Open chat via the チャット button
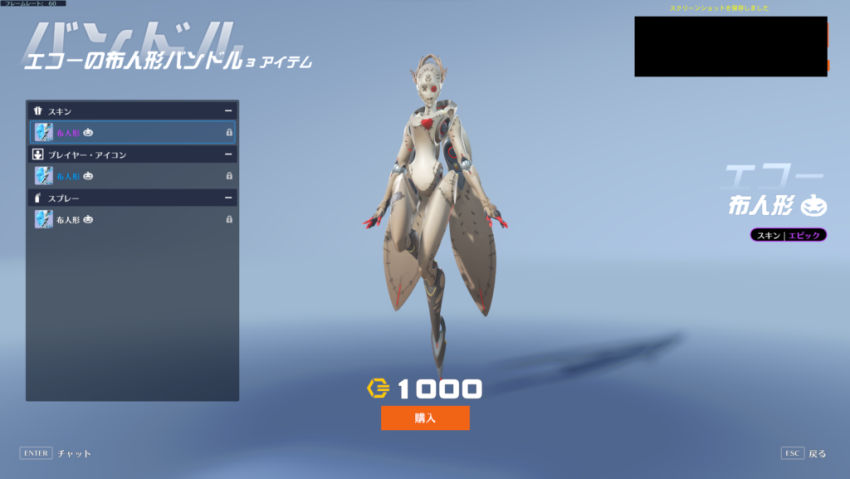850x479 pixels. 56,453
